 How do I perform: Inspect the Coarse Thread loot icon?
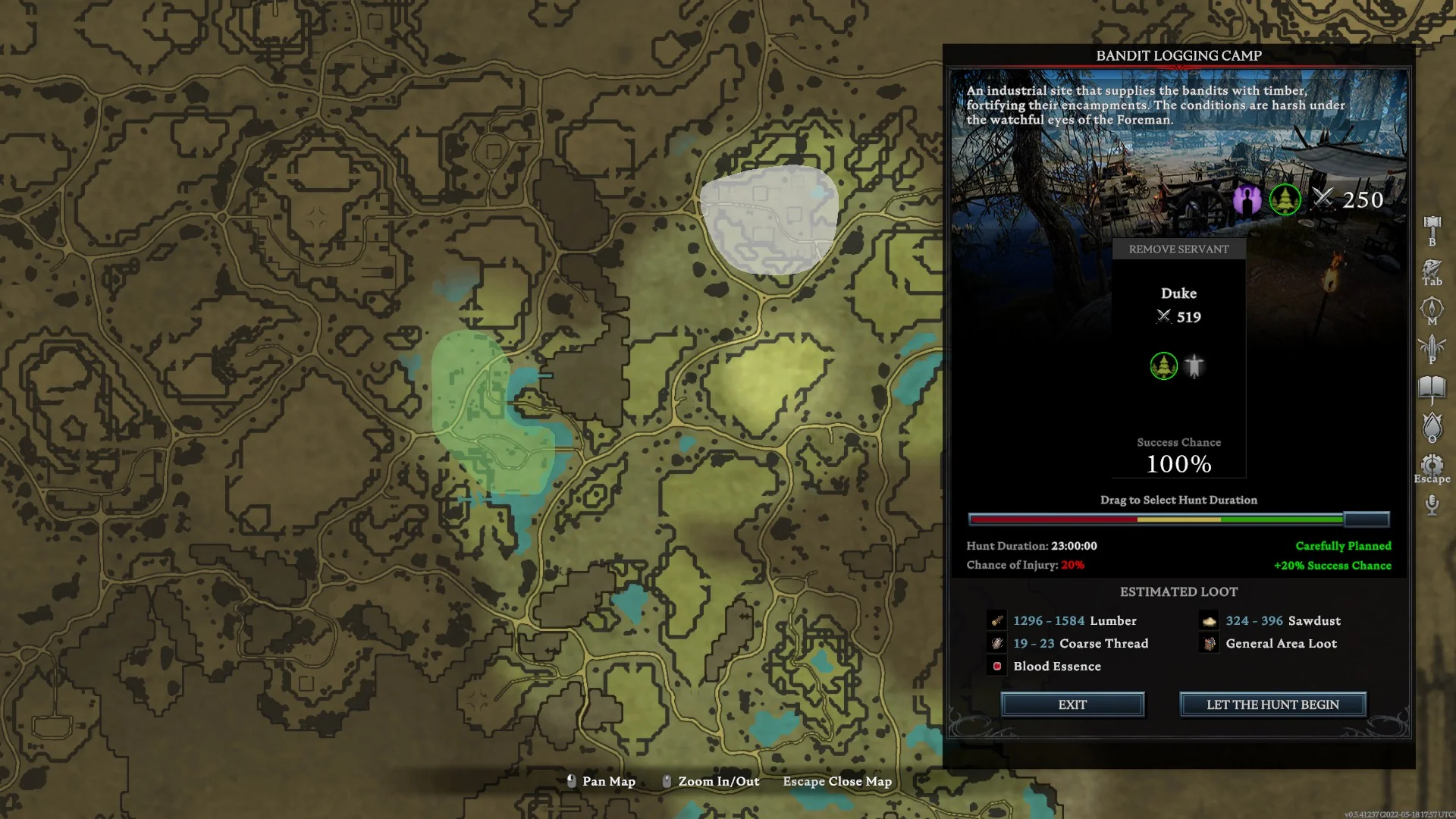pyautogui.click(x=997, y=644)
